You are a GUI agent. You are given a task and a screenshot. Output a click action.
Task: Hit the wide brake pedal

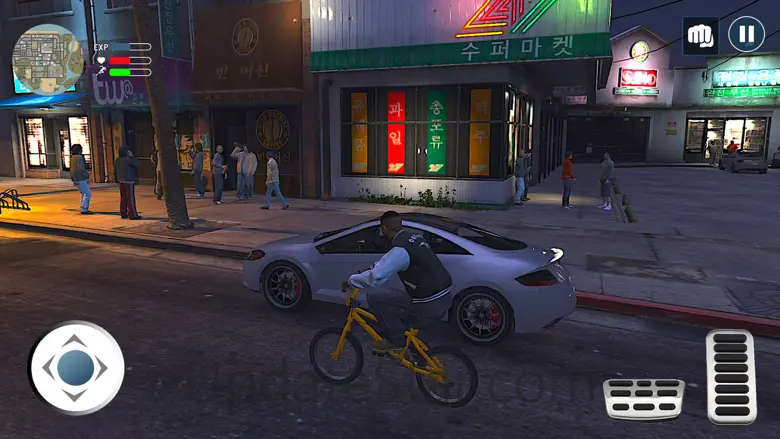click(x=644, y=398)
